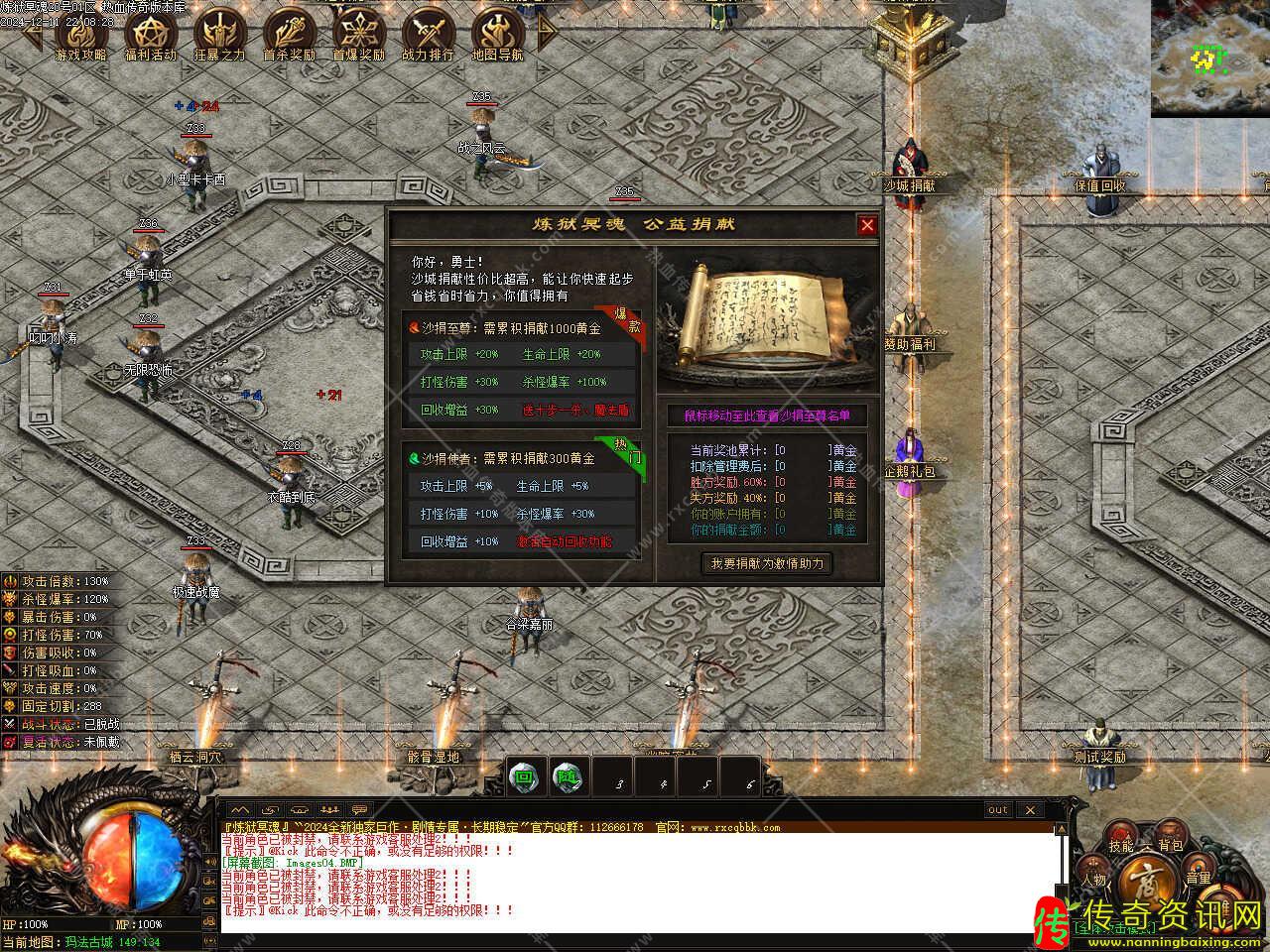Viewport: 1270px width, 952px height.
Task: Use the green 随 hotbar slot
Action: tap(568, 777)
